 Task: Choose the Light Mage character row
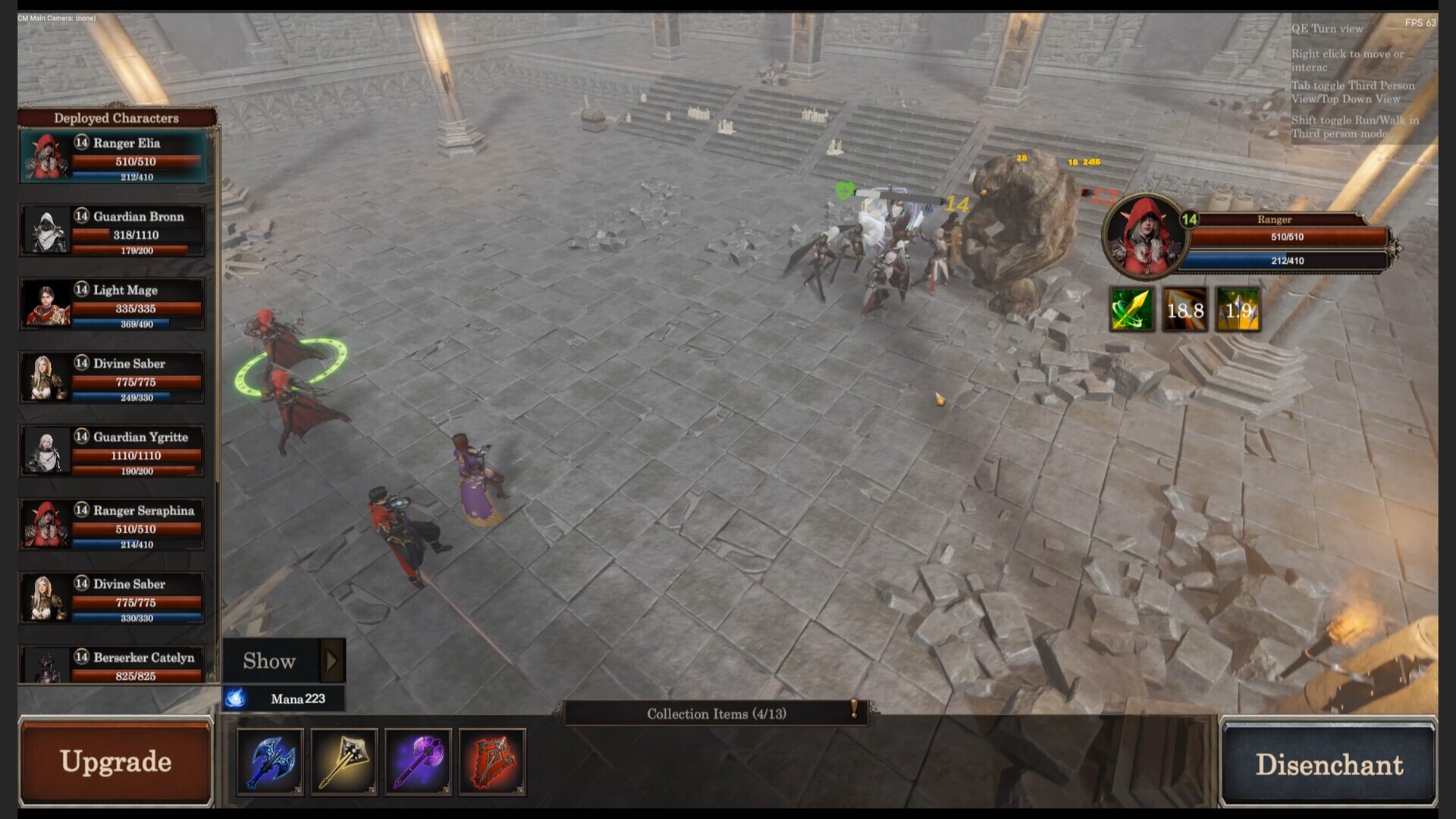tap(114, 304)
